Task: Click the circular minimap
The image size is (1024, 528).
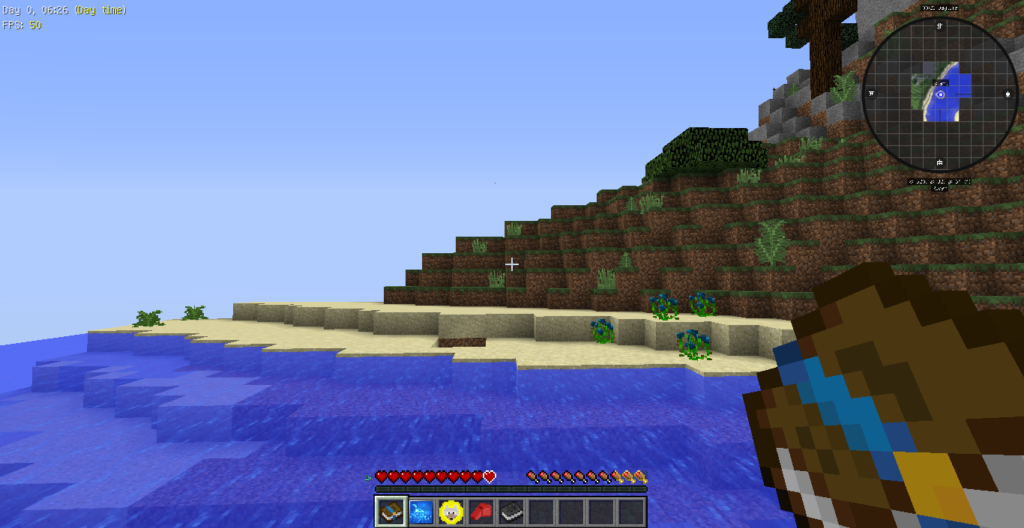Action: point(940,94)
